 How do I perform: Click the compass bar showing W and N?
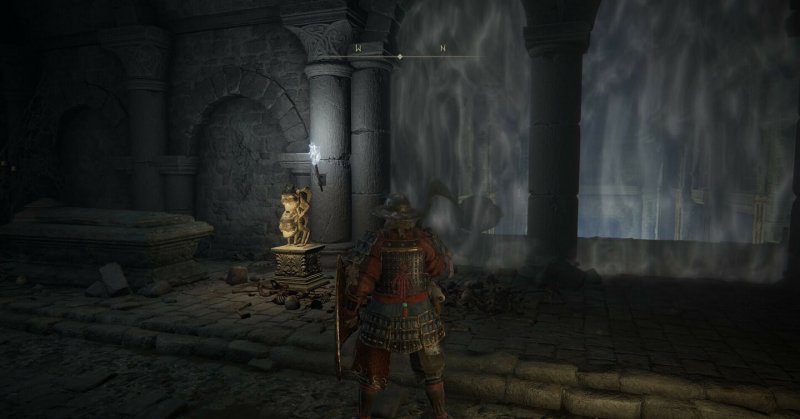click(x=400, y=55)
